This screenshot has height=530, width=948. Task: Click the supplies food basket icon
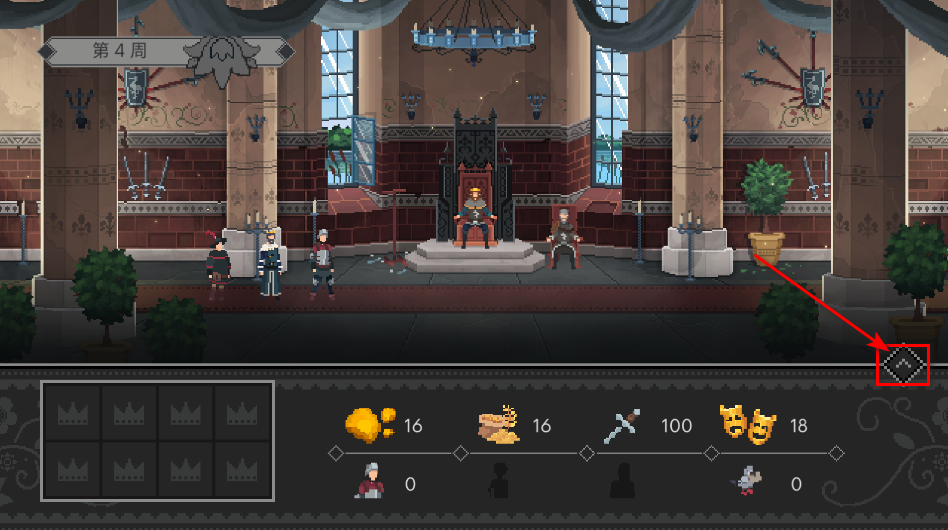(x=499, y=425)
